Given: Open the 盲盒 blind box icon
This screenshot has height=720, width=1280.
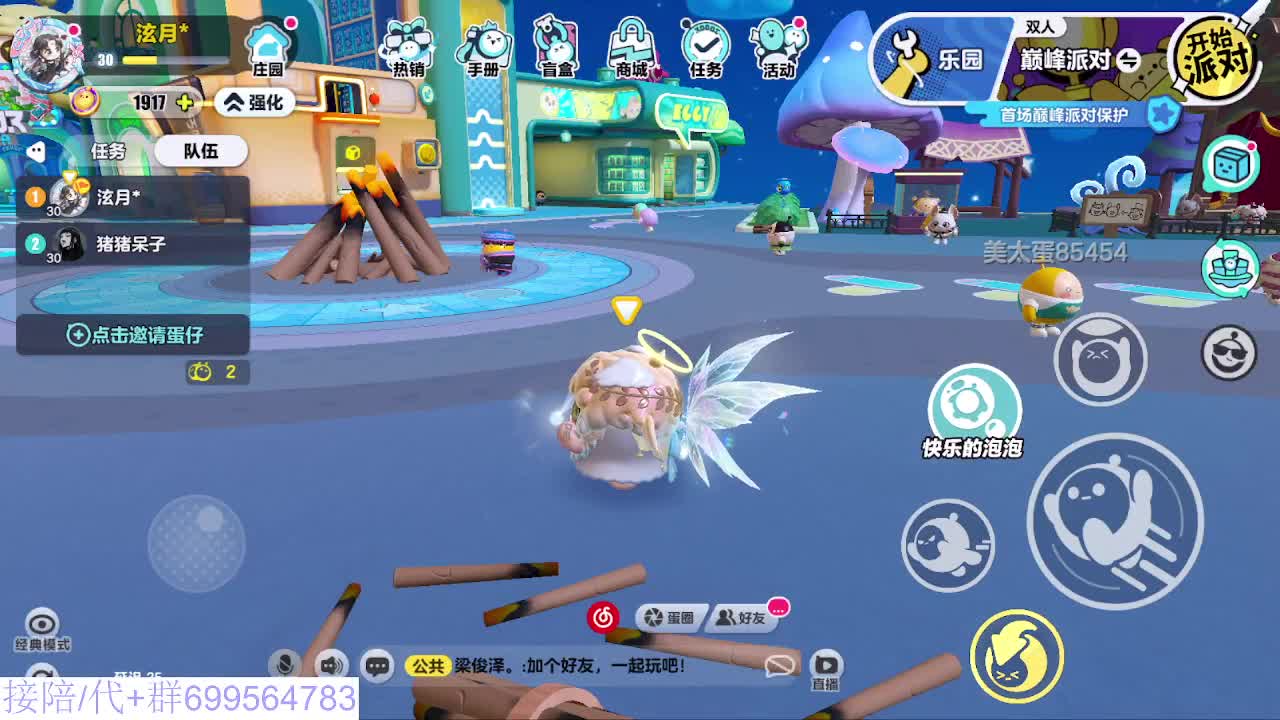Looking at the screenshot, I should (556, 45).
